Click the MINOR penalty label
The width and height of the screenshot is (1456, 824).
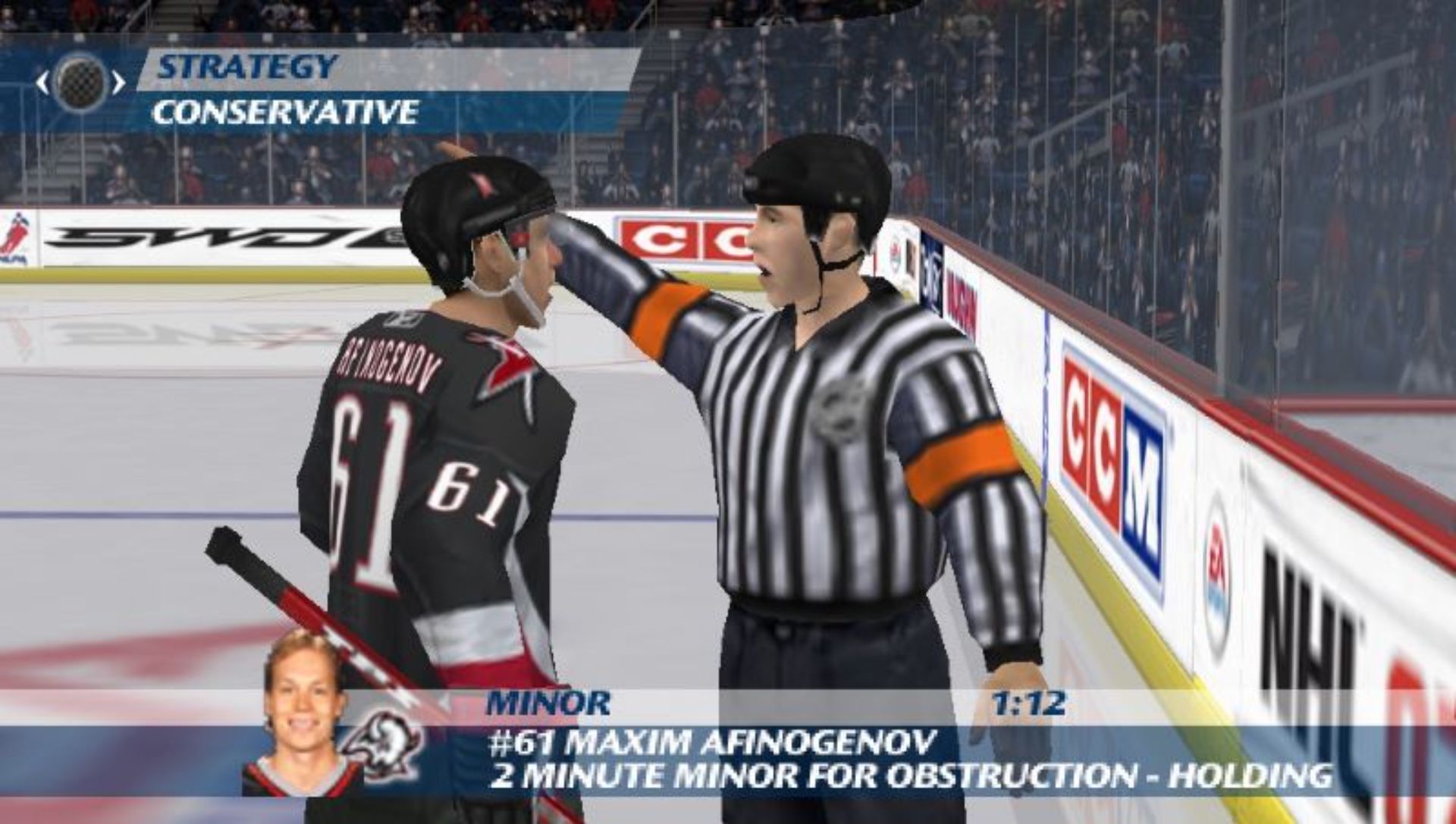tap(547, 703)
